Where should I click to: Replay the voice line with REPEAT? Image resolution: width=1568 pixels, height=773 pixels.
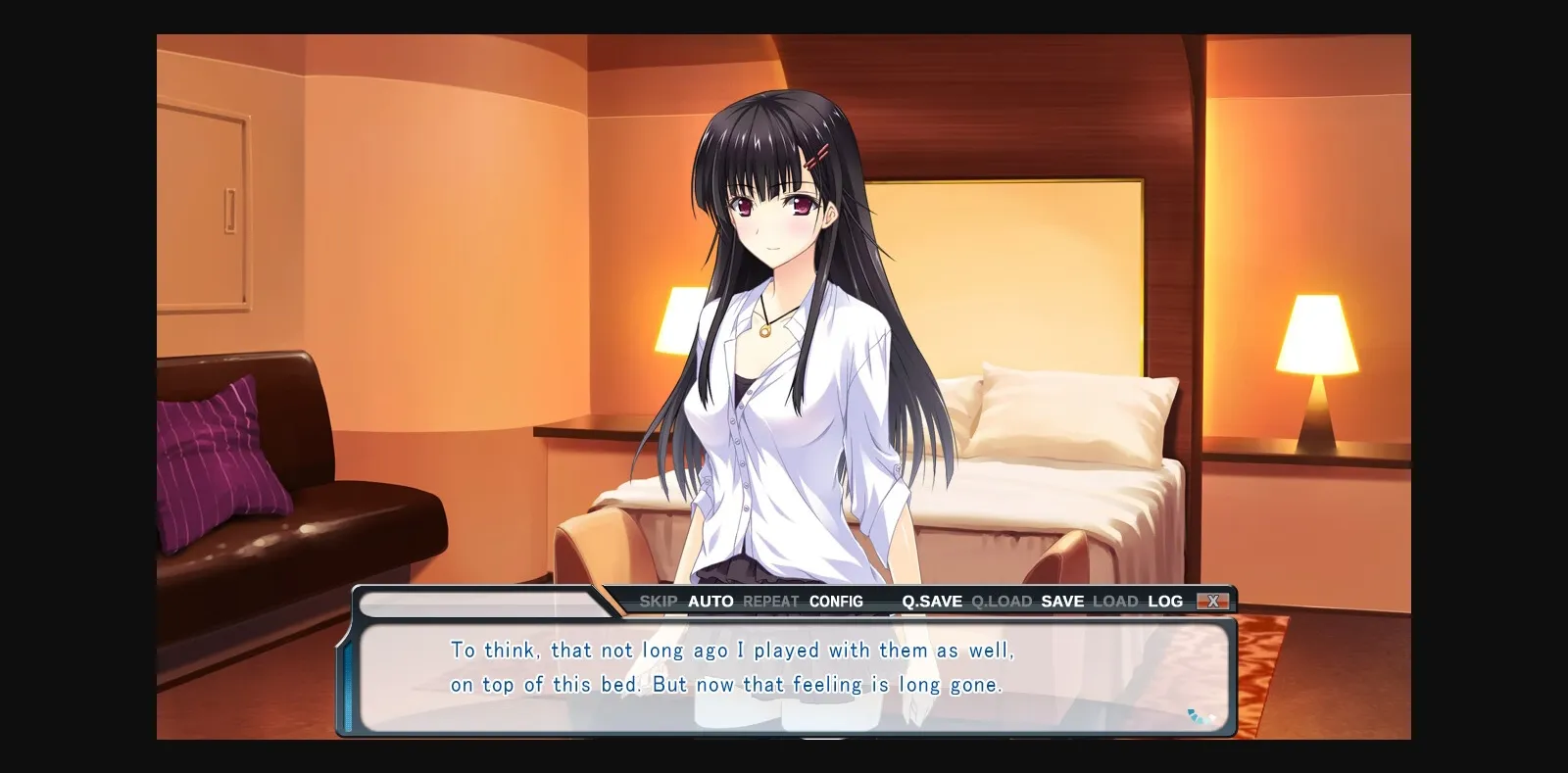coord(770,601)
